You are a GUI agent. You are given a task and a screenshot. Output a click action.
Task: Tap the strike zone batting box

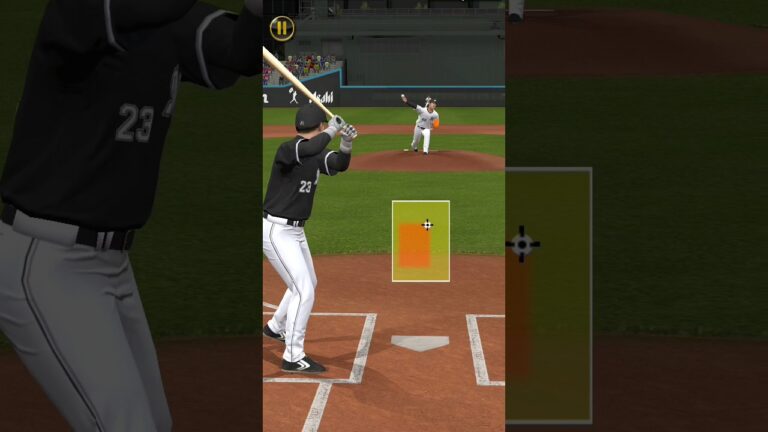[x=420, y=241]
